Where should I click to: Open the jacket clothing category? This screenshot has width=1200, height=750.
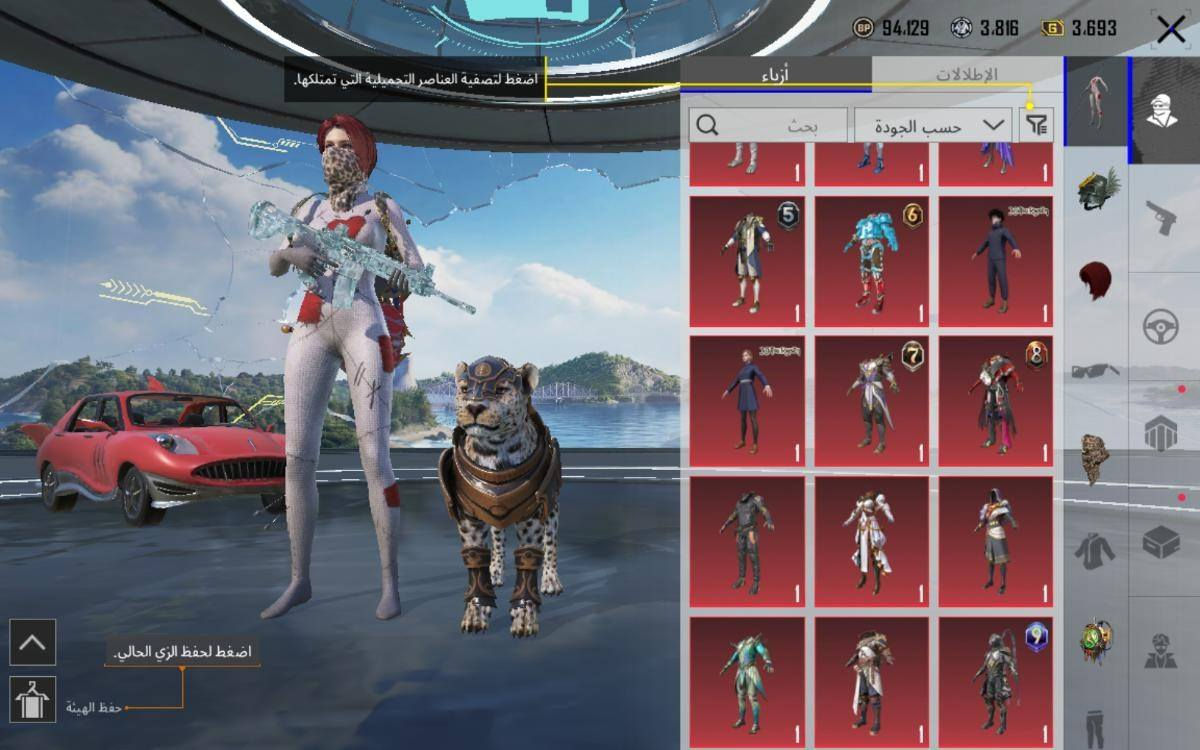tap(1097, 548)
